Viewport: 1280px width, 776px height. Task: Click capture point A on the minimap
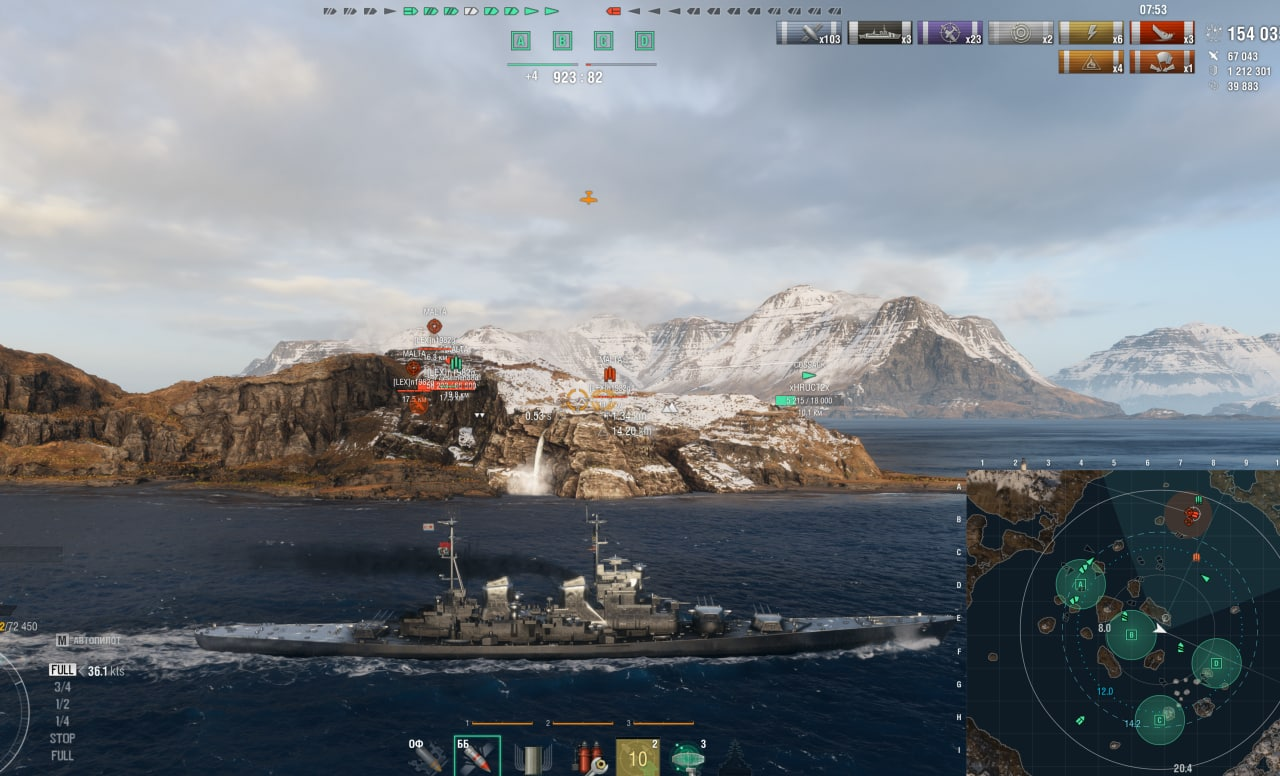pyautogui.click(x=1080, y=584)
